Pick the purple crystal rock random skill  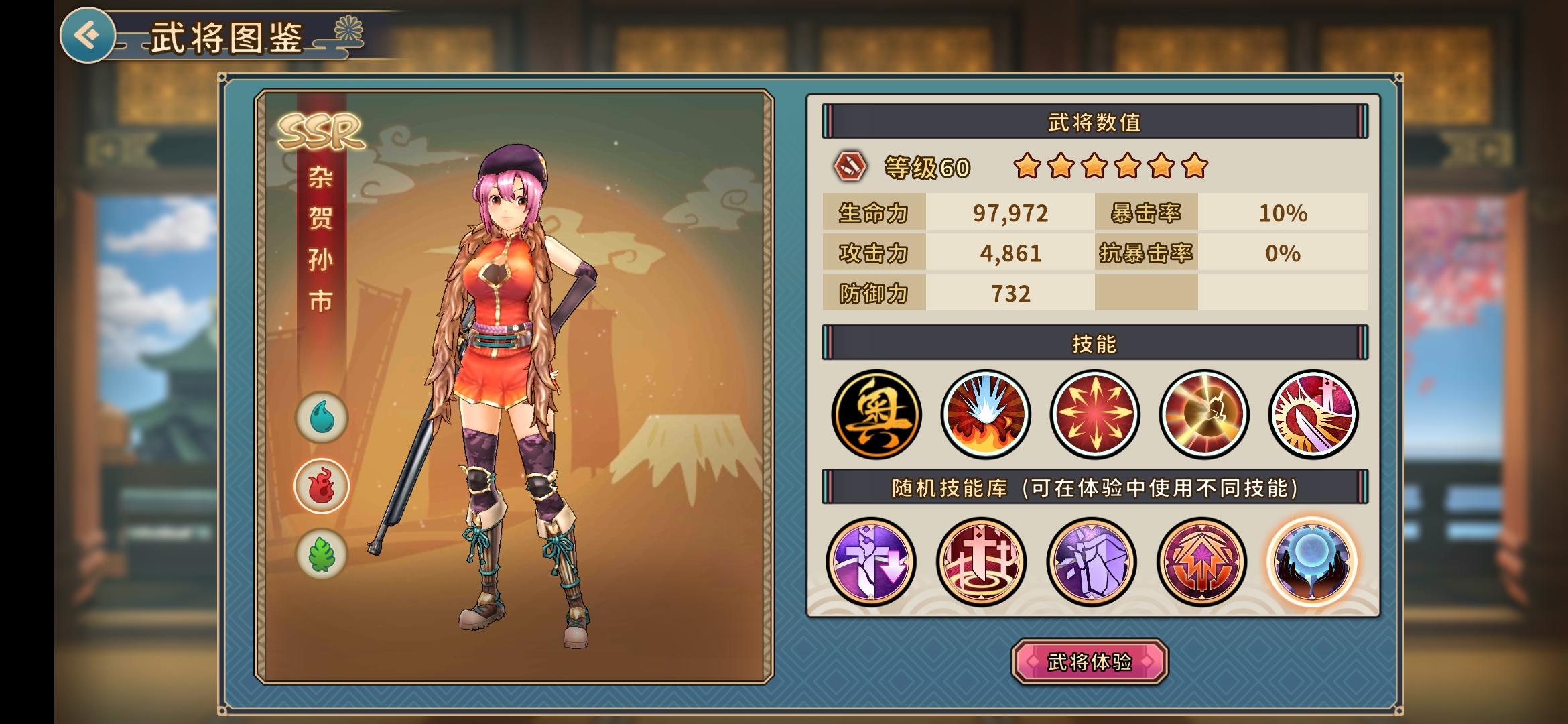coord(1091,561)
